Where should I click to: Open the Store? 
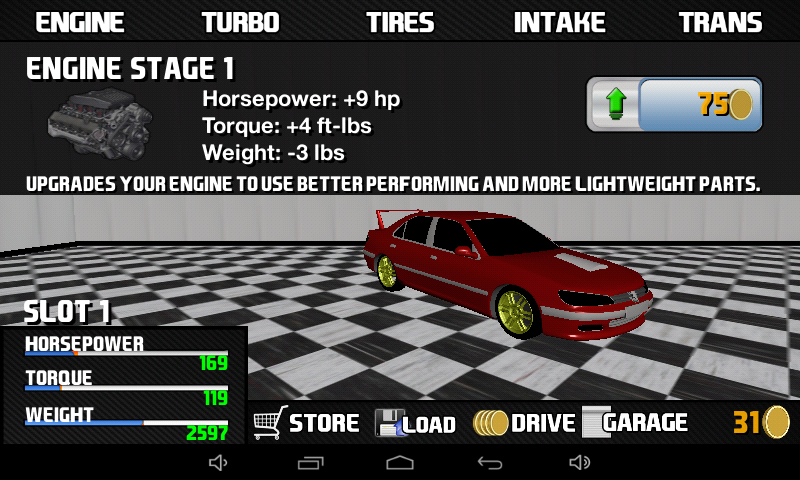pos(306,423)
